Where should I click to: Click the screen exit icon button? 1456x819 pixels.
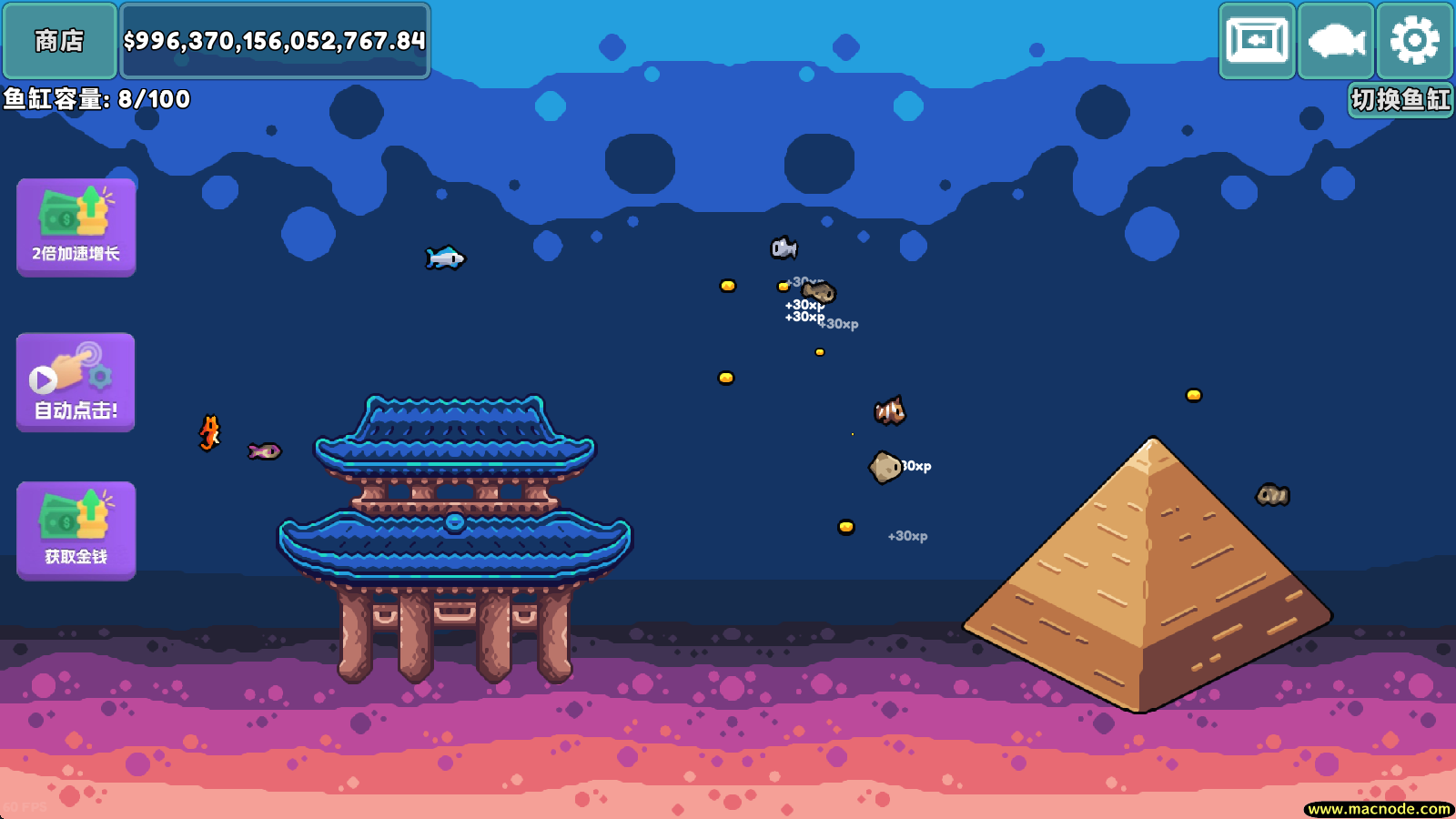1257,41
